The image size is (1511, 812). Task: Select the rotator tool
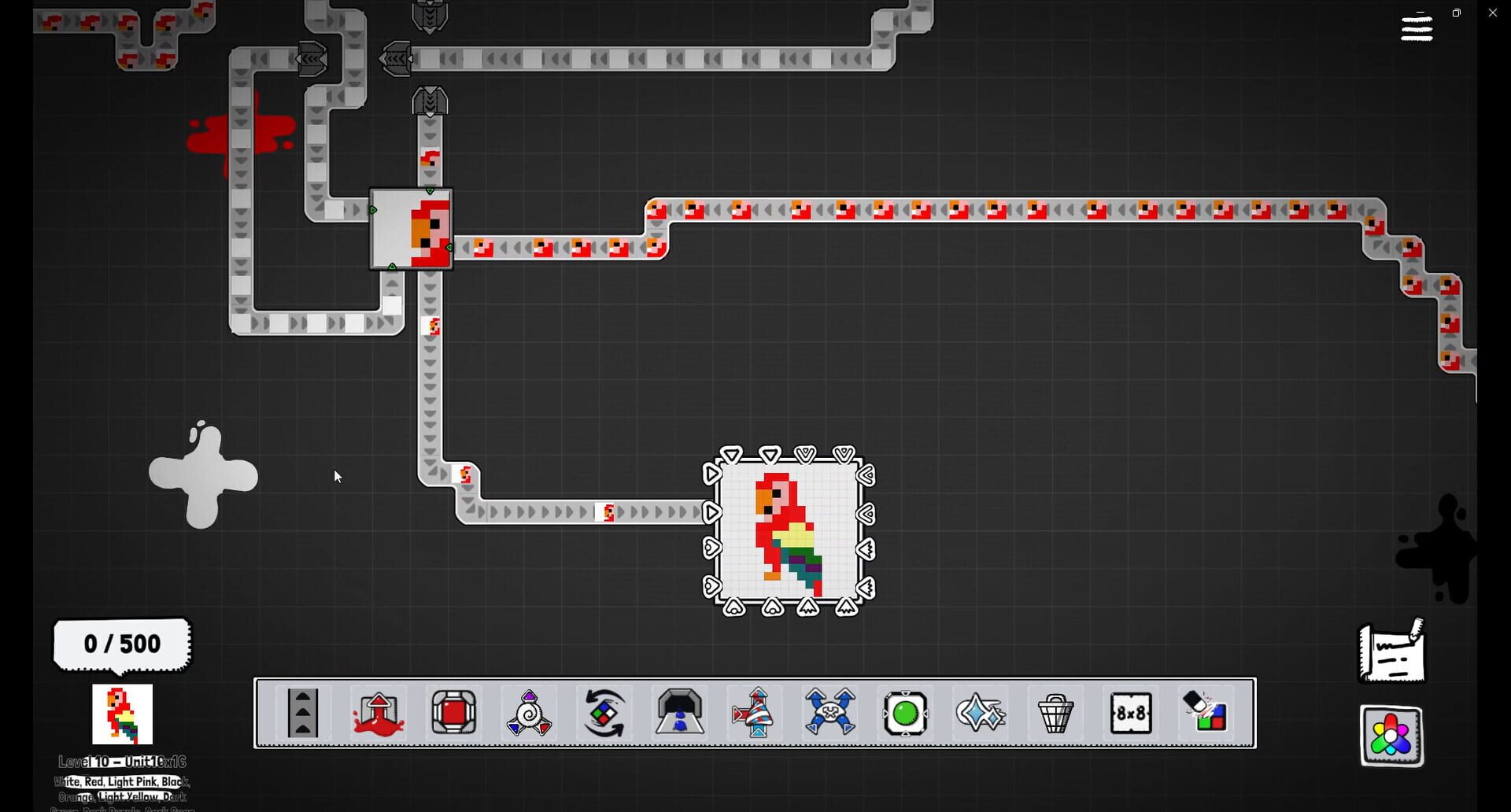point(604,714)
